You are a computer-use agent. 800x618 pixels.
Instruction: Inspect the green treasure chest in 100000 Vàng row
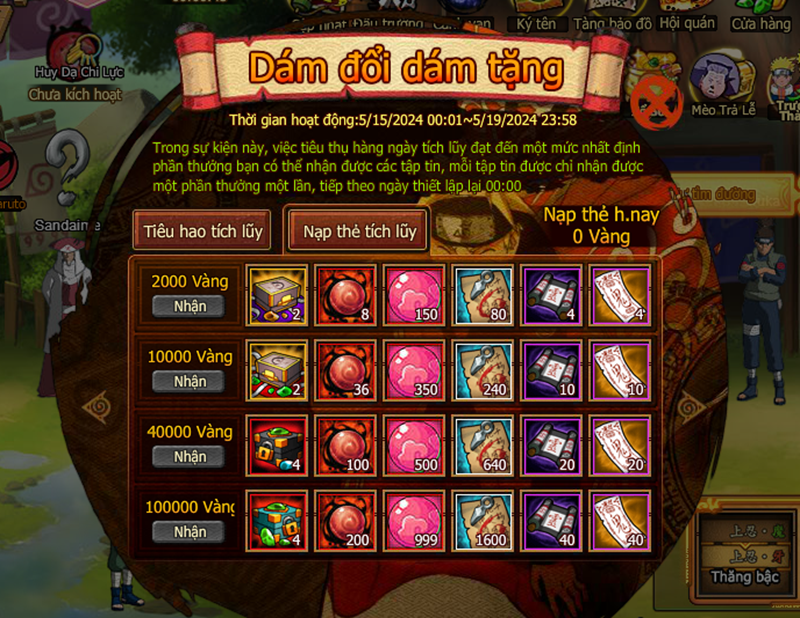[274, 520]
